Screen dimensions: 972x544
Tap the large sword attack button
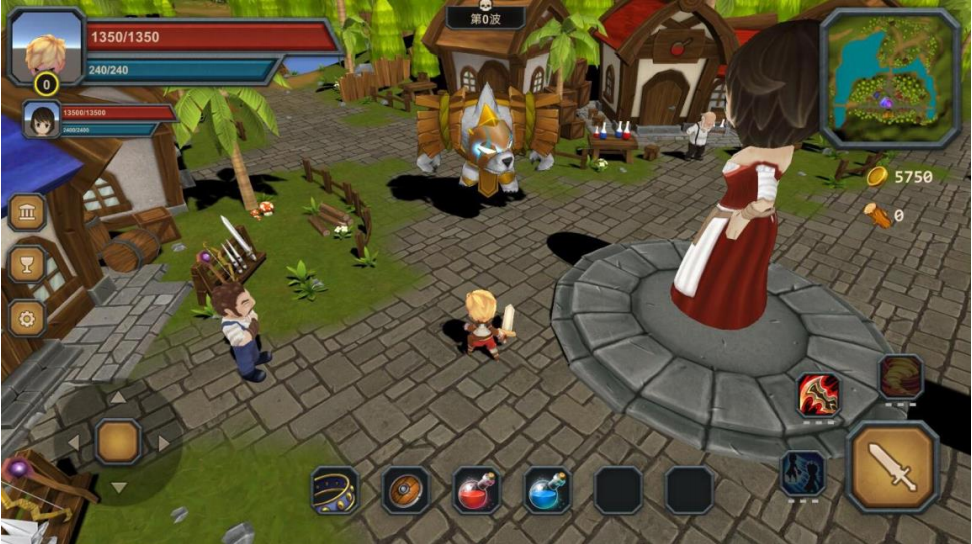click(x=892, y=467)
